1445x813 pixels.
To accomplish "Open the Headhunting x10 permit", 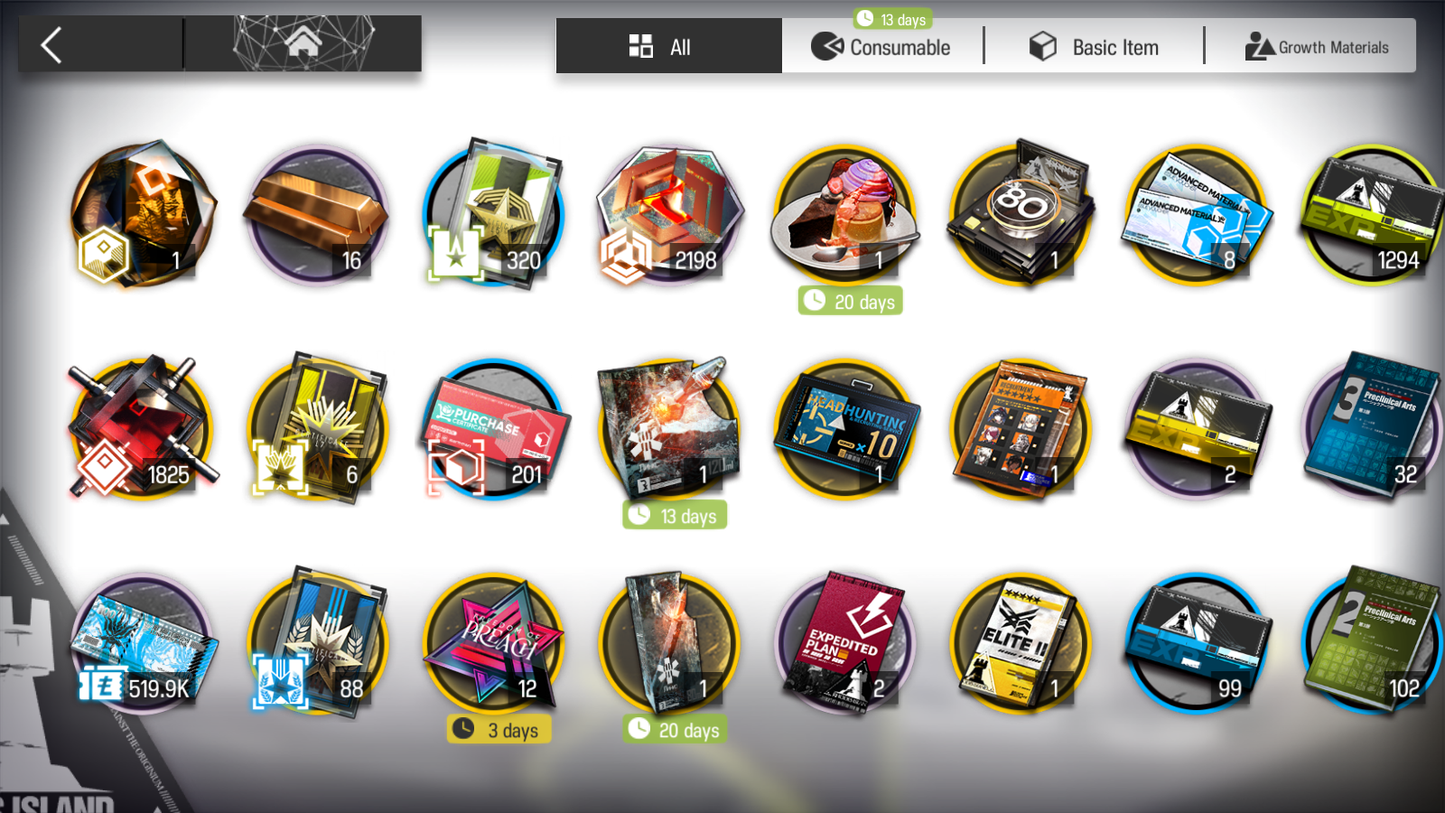I will click(x=845, y=430).
